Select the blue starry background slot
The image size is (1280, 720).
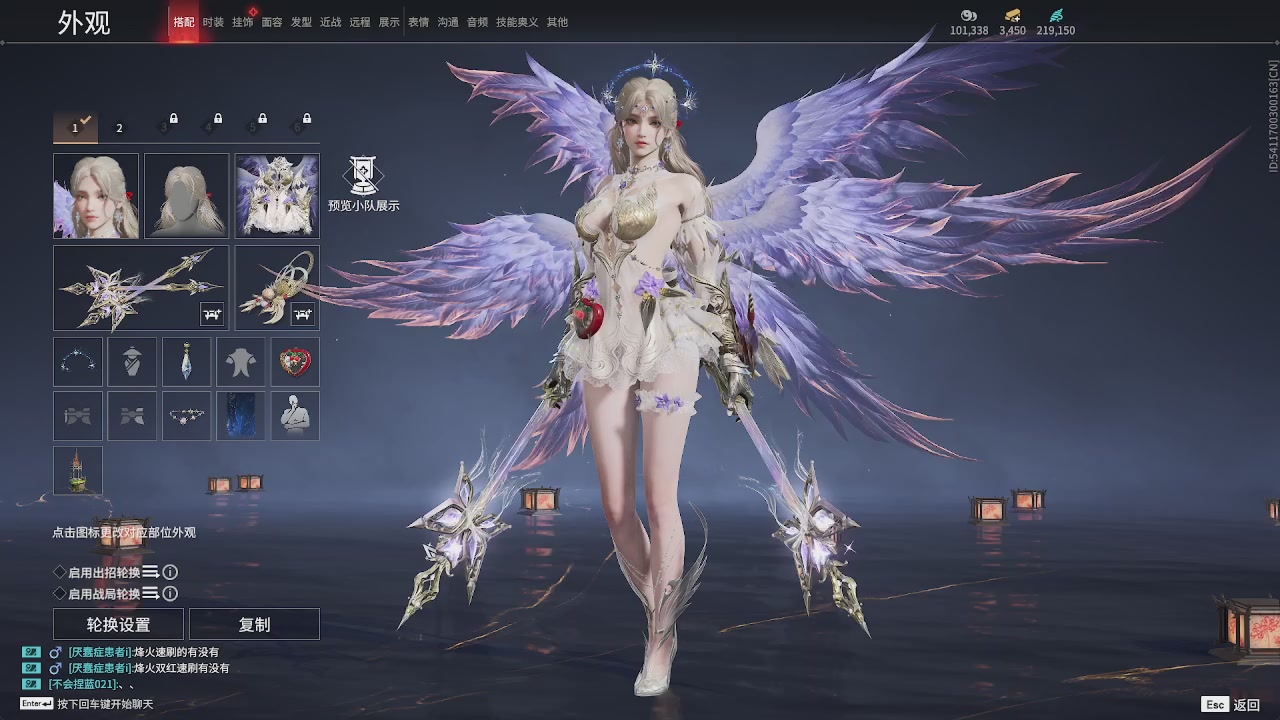coord(241,416)
